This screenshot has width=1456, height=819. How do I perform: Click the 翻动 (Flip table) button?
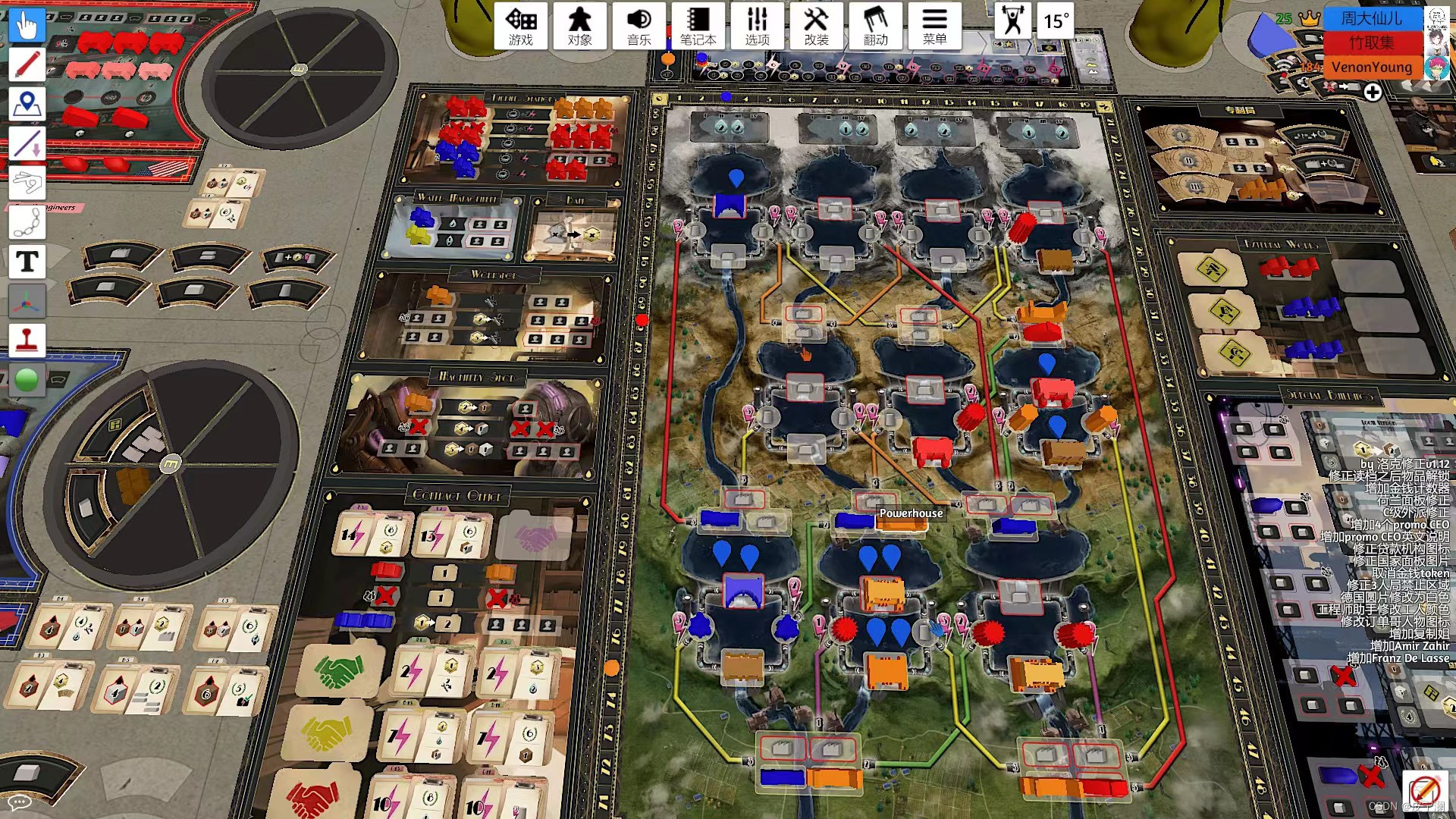tap(875, 26)
